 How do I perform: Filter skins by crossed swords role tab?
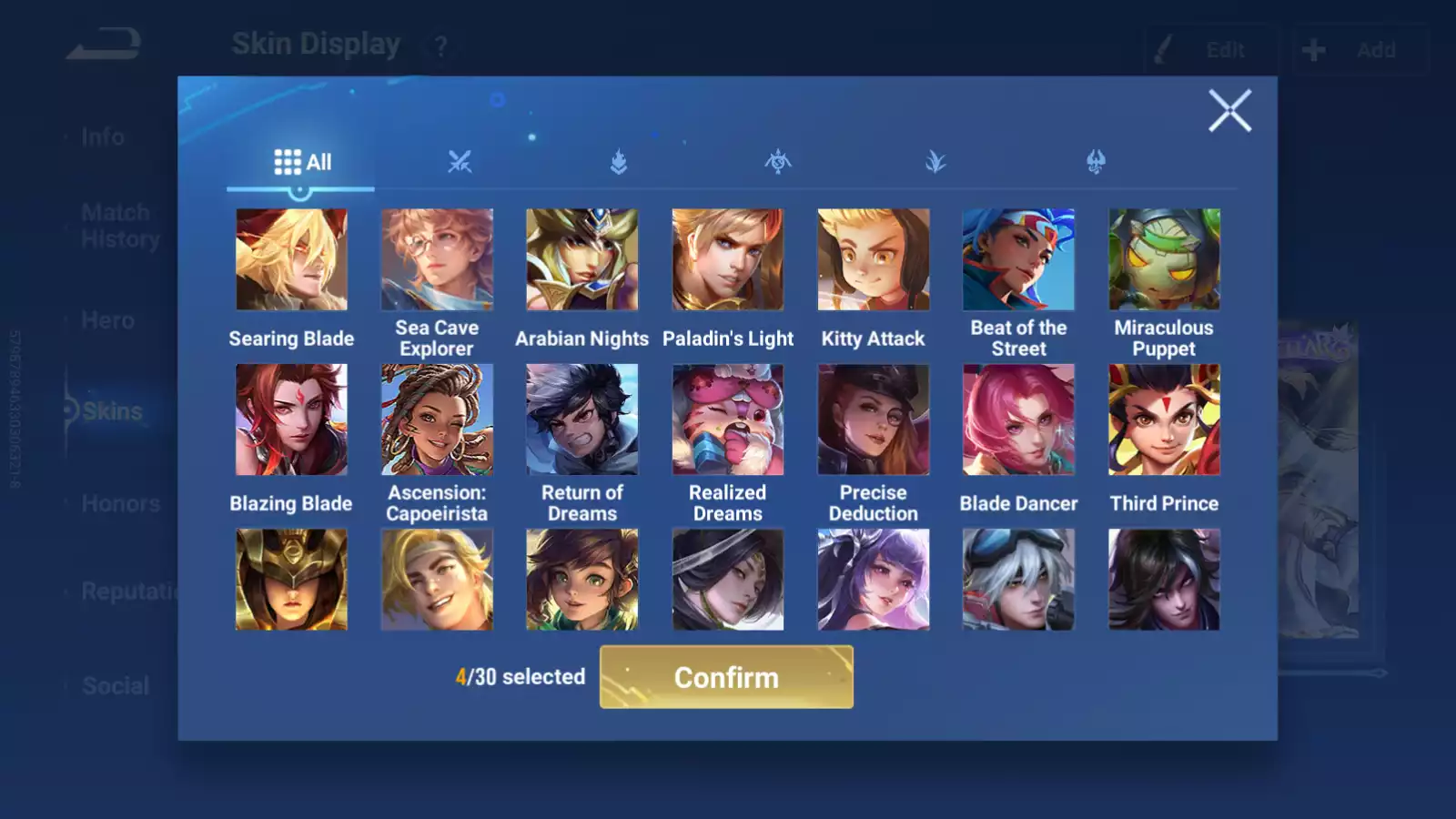(460, 162)
